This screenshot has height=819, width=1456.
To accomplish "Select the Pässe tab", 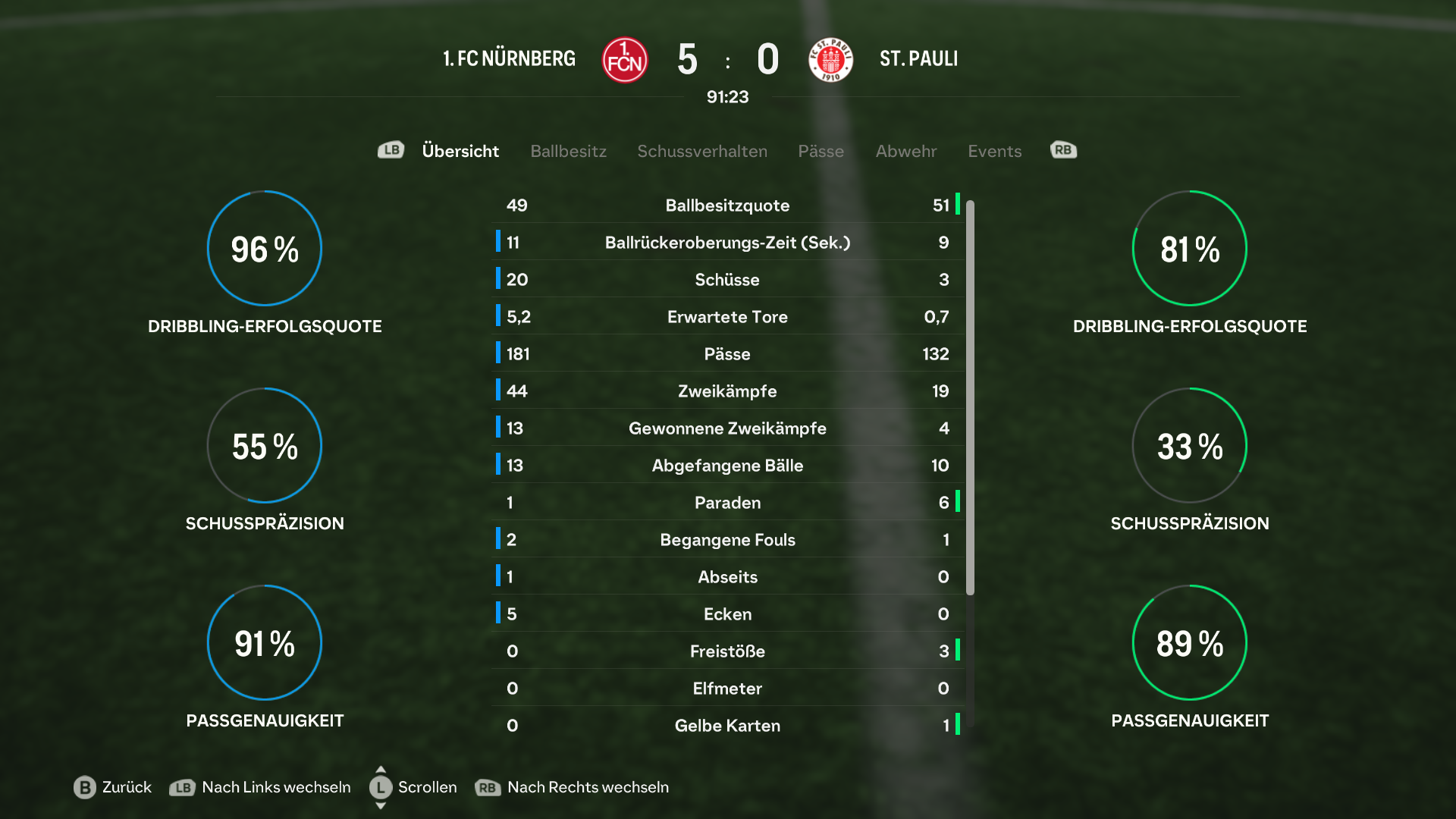I will tap(821, 151).
